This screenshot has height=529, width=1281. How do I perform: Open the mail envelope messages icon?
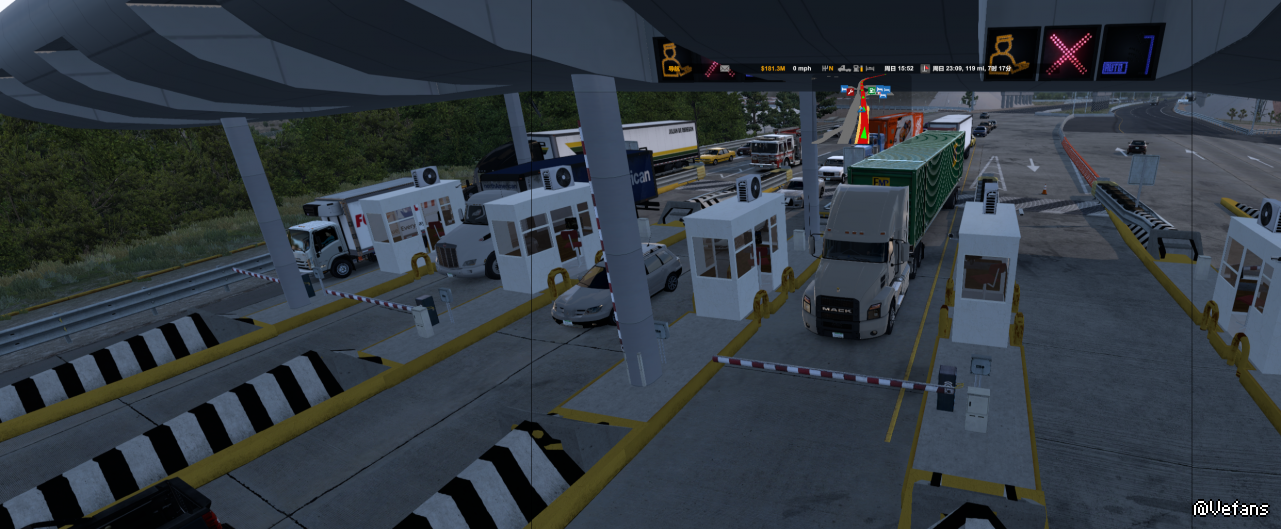(x=725, y=69)
